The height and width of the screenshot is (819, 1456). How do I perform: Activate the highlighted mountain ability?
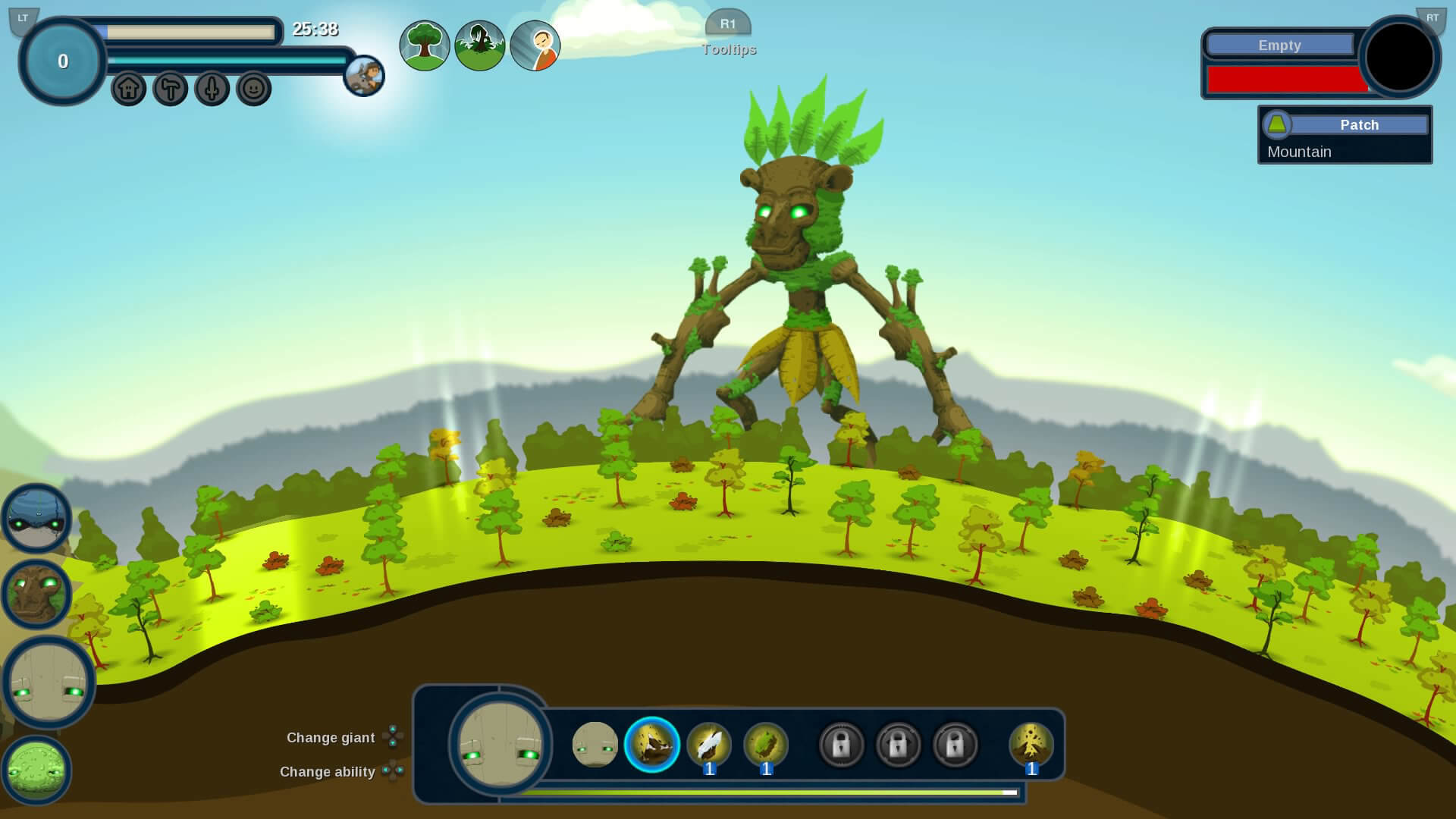(651, 745)
